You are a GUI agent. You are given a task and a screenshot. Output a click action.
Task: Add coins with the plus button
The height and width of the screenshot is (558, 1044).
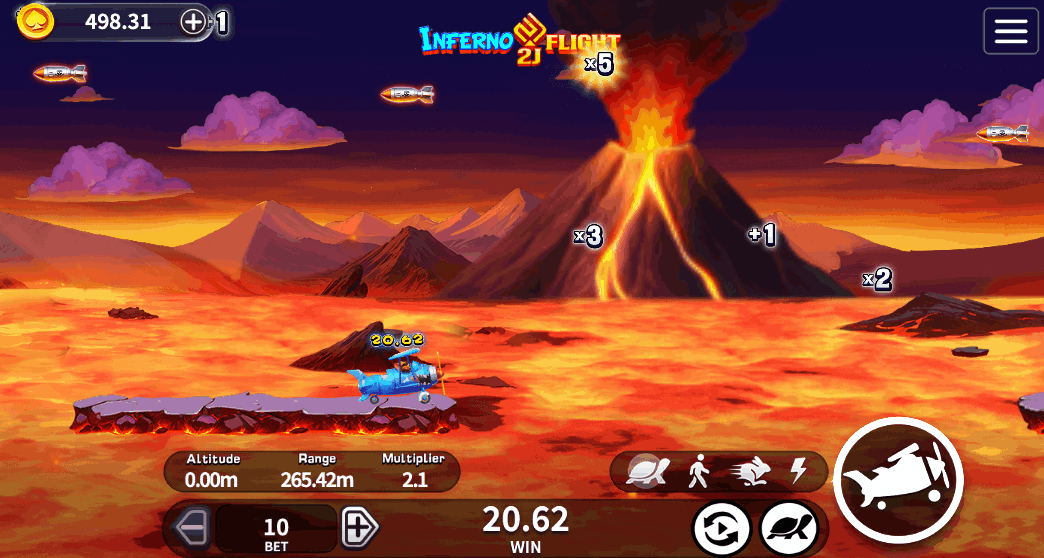click(193, 22)
